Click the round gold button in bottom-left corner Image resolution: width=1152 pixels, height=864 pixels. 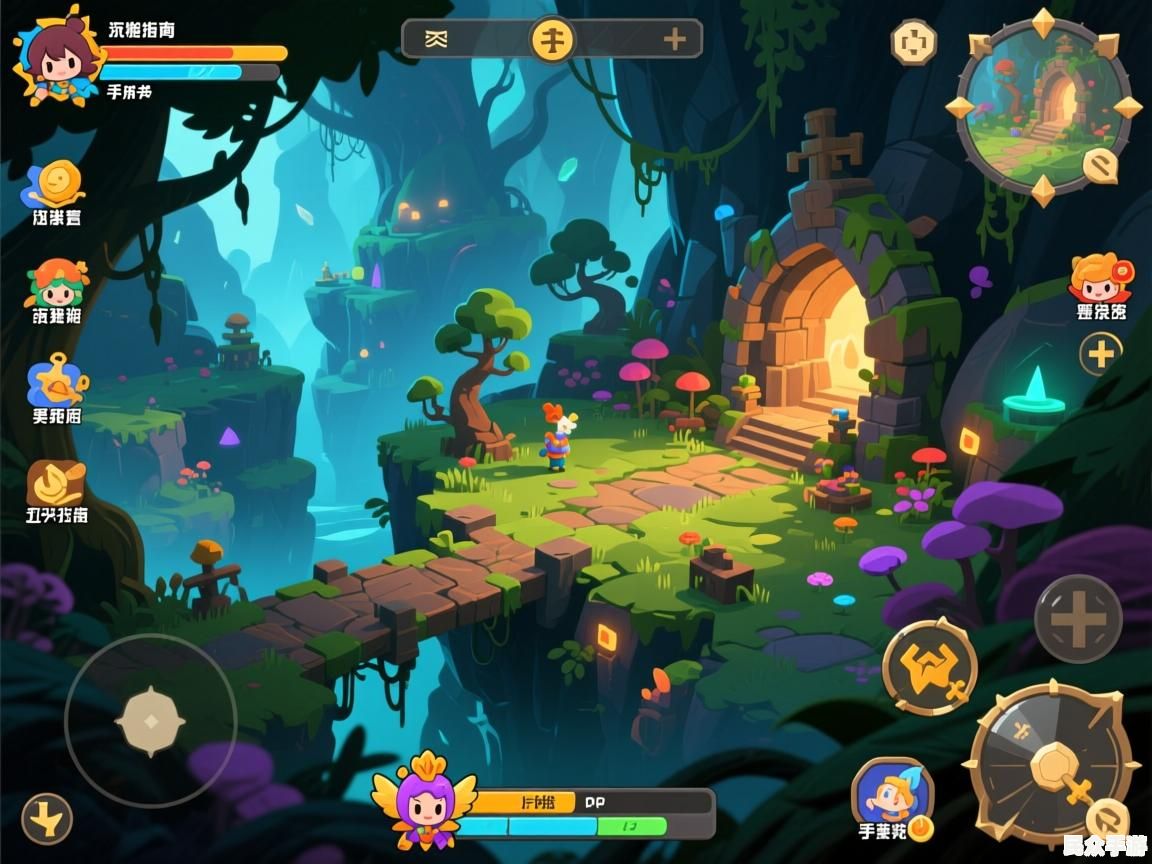click(x=47, y=819)
